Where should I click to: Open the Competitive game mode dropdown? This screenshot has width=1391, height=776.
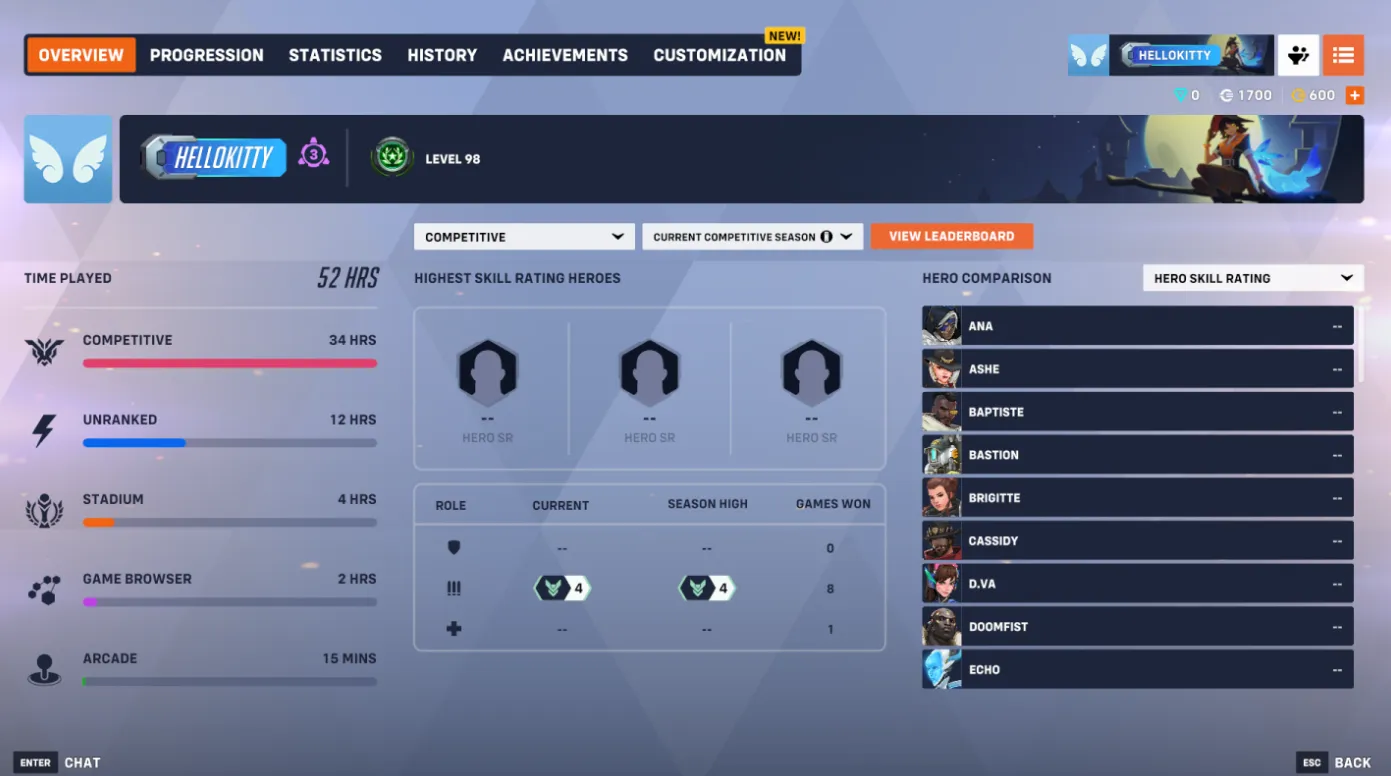(x=523, y=236)
